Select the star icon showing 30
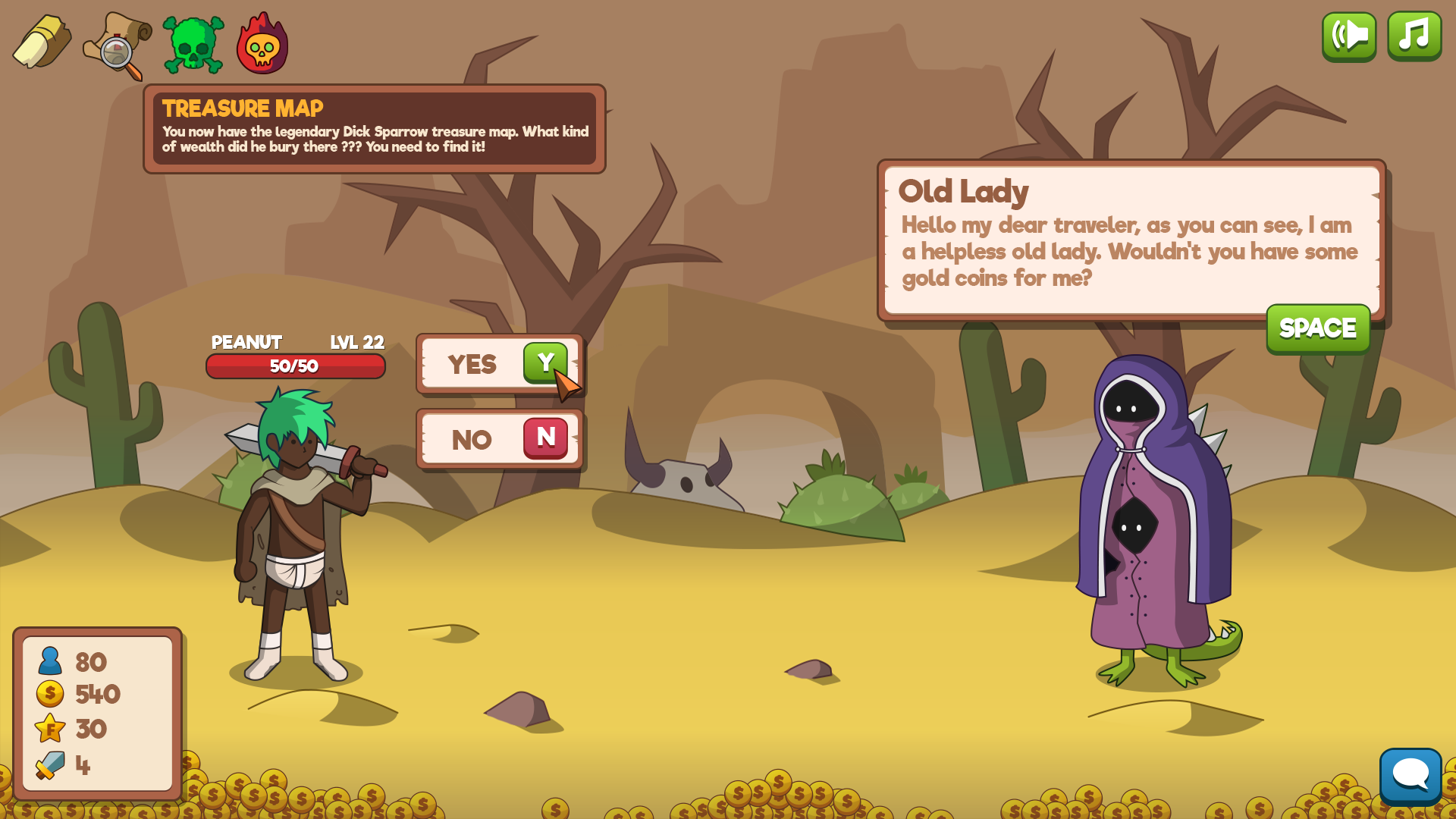Screen dimensions: 1456x819 tap(48, 729)
